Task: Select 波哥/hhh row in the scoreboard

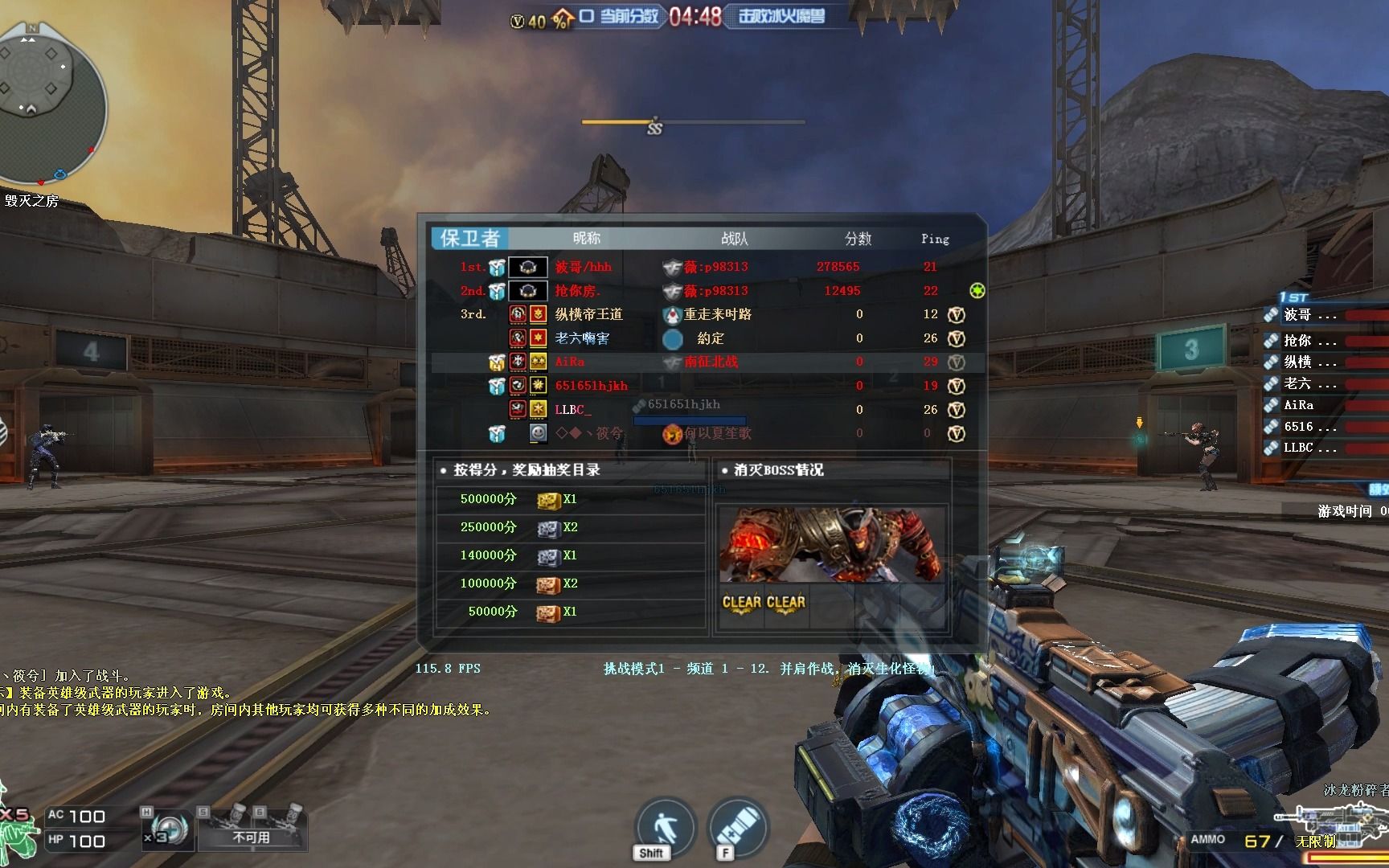Action: 584,267
